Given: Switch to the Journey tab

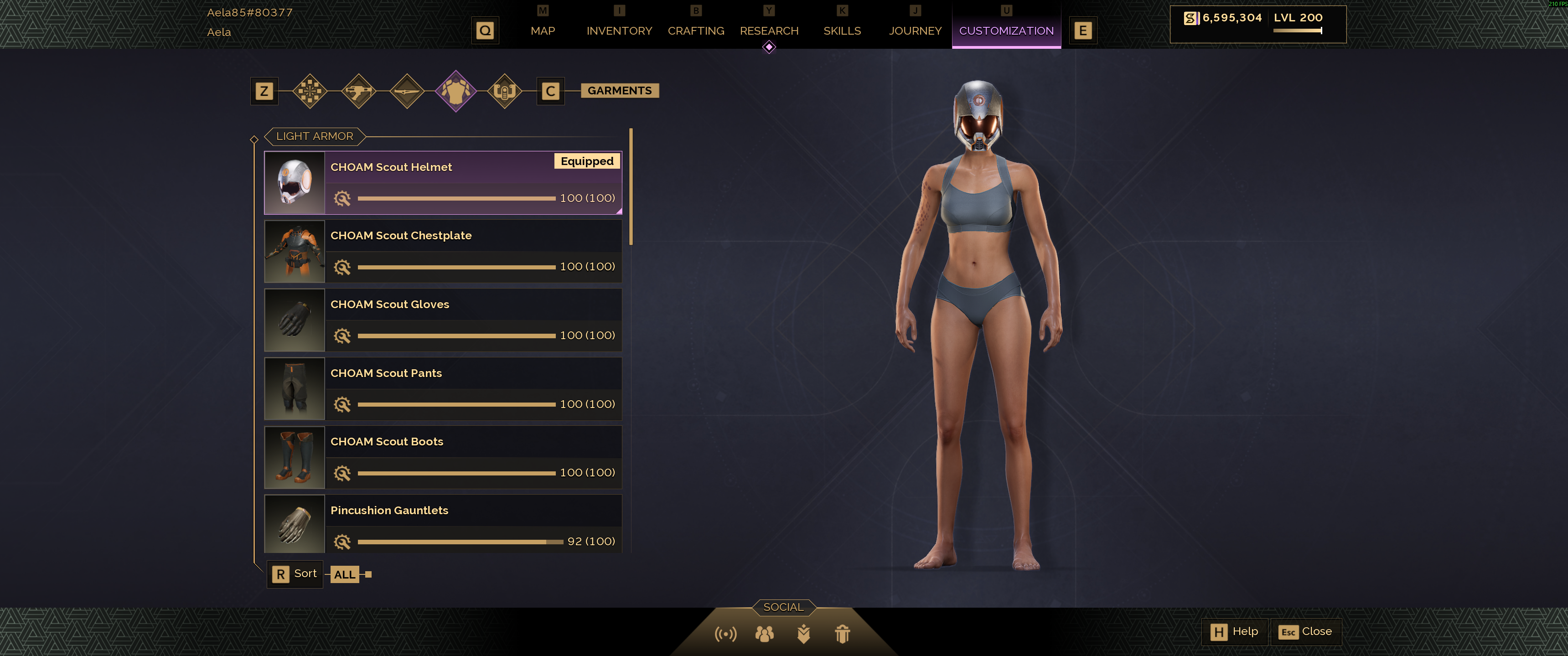Looking at the screenshot, I should [x=915, y=31].
